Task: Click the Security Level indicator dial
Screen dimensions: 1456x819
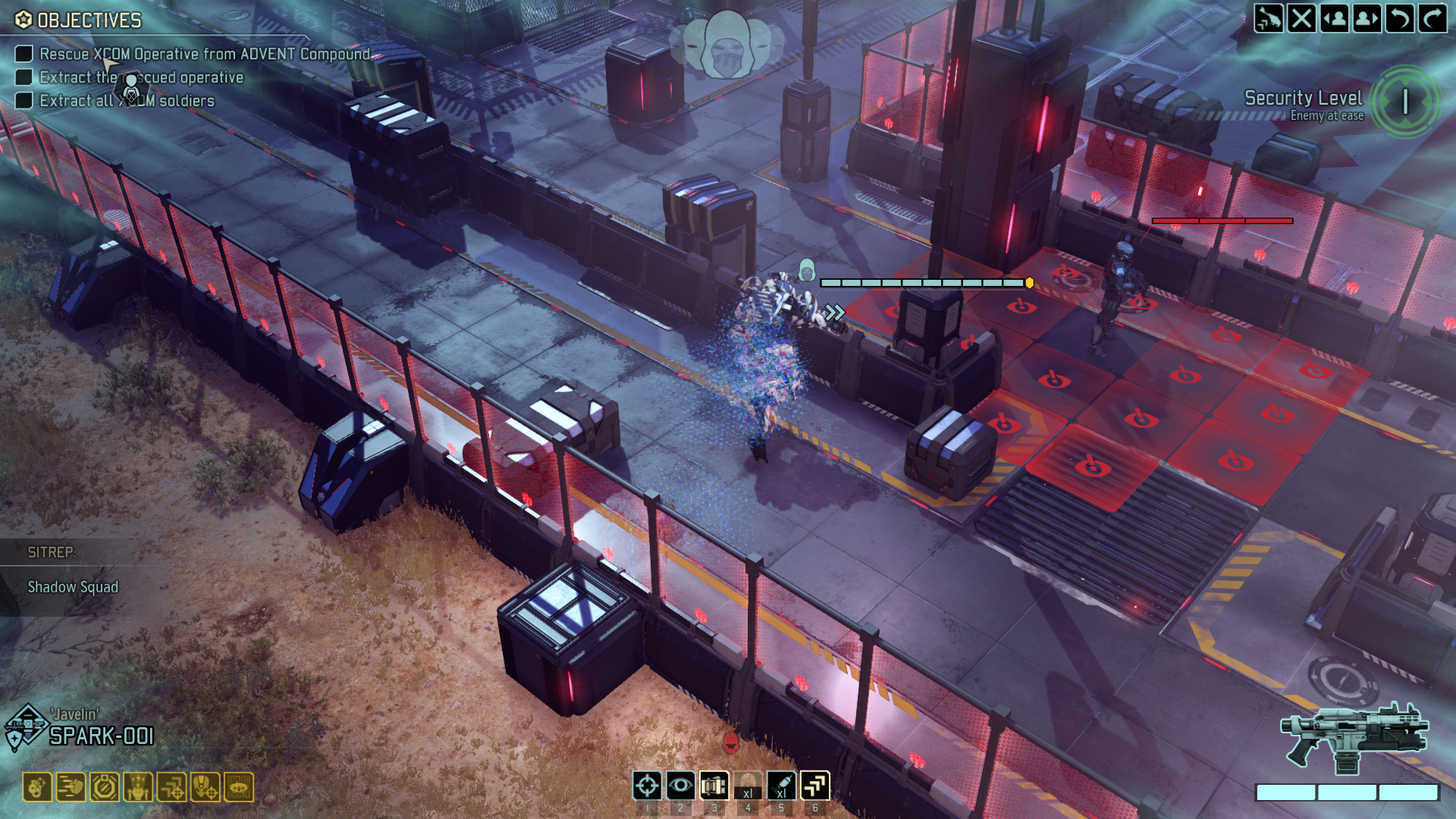Action: [x=1405, y=102]
